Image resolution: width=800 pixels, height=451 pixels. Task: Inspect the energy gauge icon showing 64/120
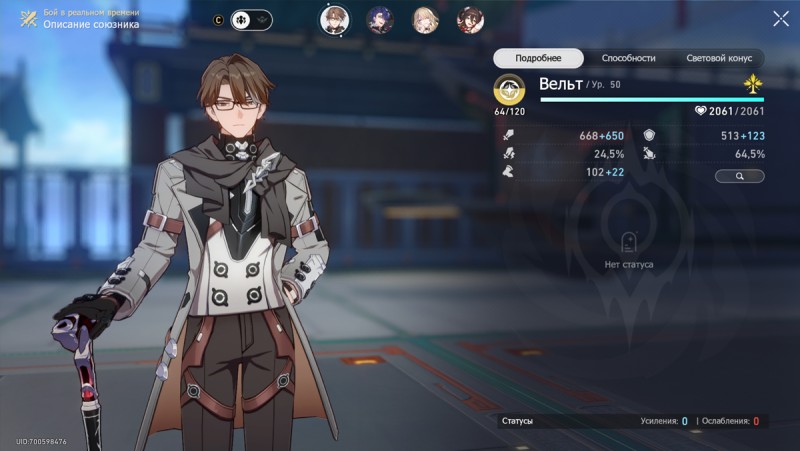(509, 90)
